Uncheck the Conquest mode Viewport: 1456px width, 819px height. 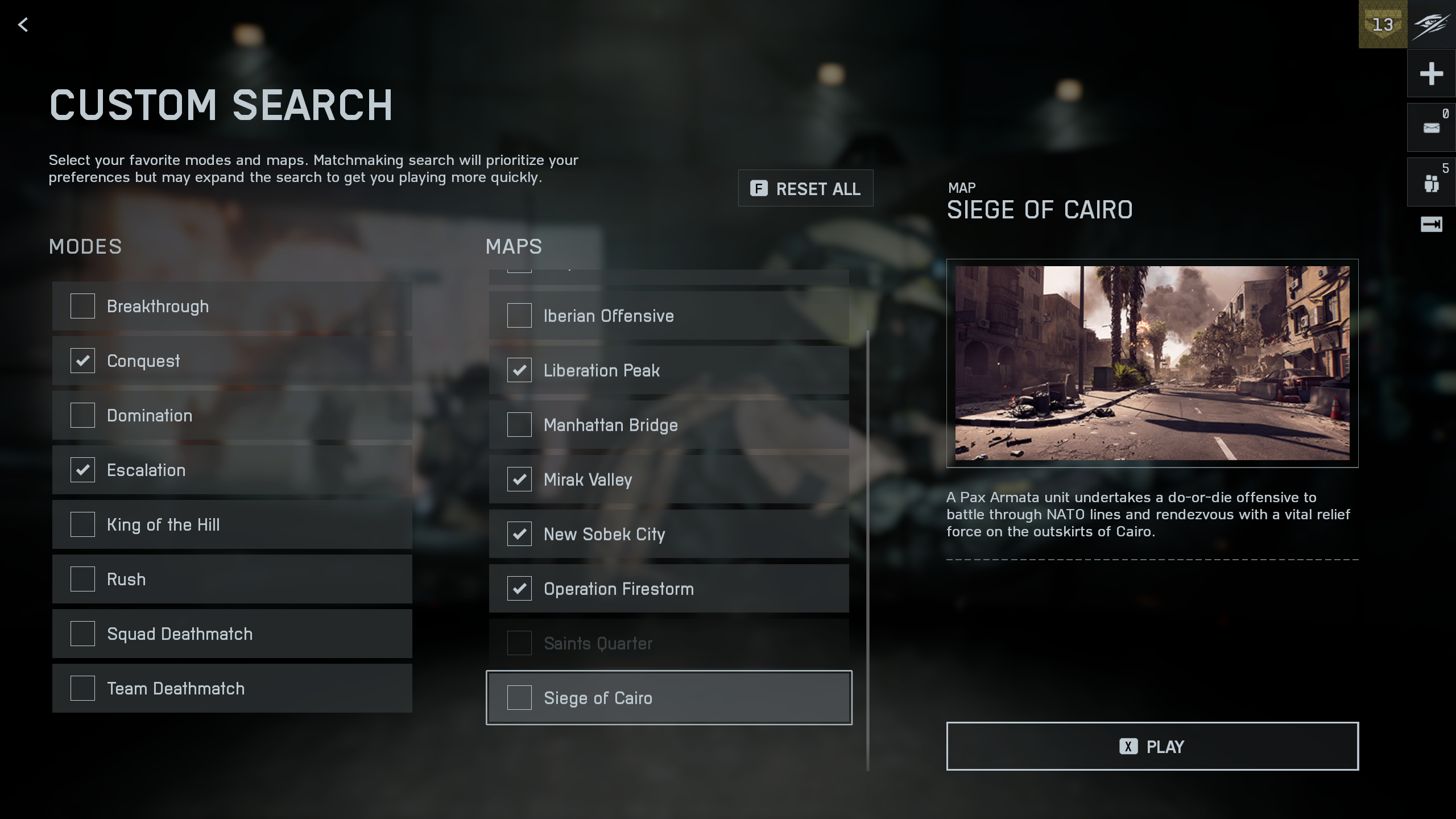pyautogui.click(x=82, y=361)
